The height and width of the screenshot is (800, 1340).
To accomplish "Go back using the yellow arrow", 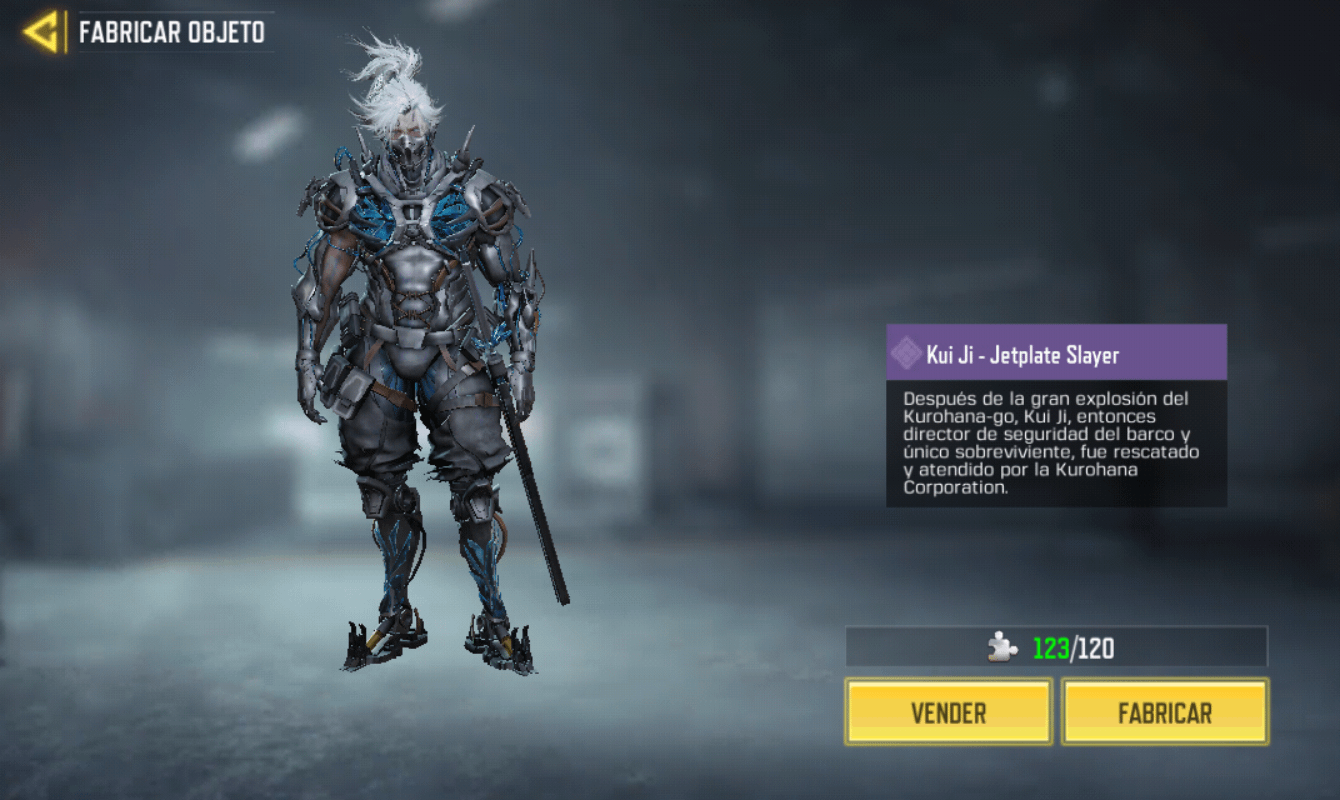I will pyautogui.click(x=42, y=32).
